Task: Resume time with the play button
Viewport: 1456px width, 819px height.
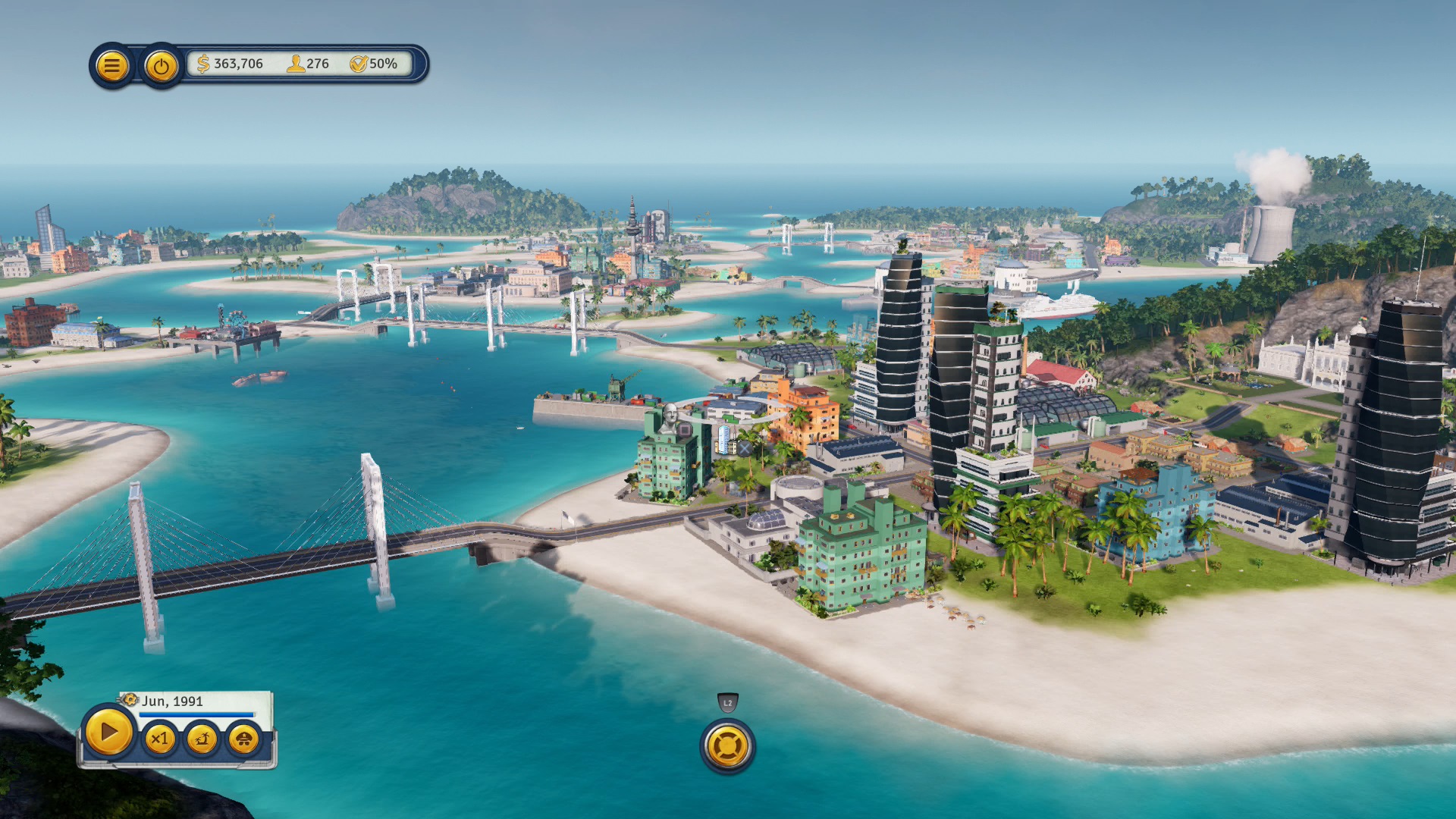Action: click(108, 733)
